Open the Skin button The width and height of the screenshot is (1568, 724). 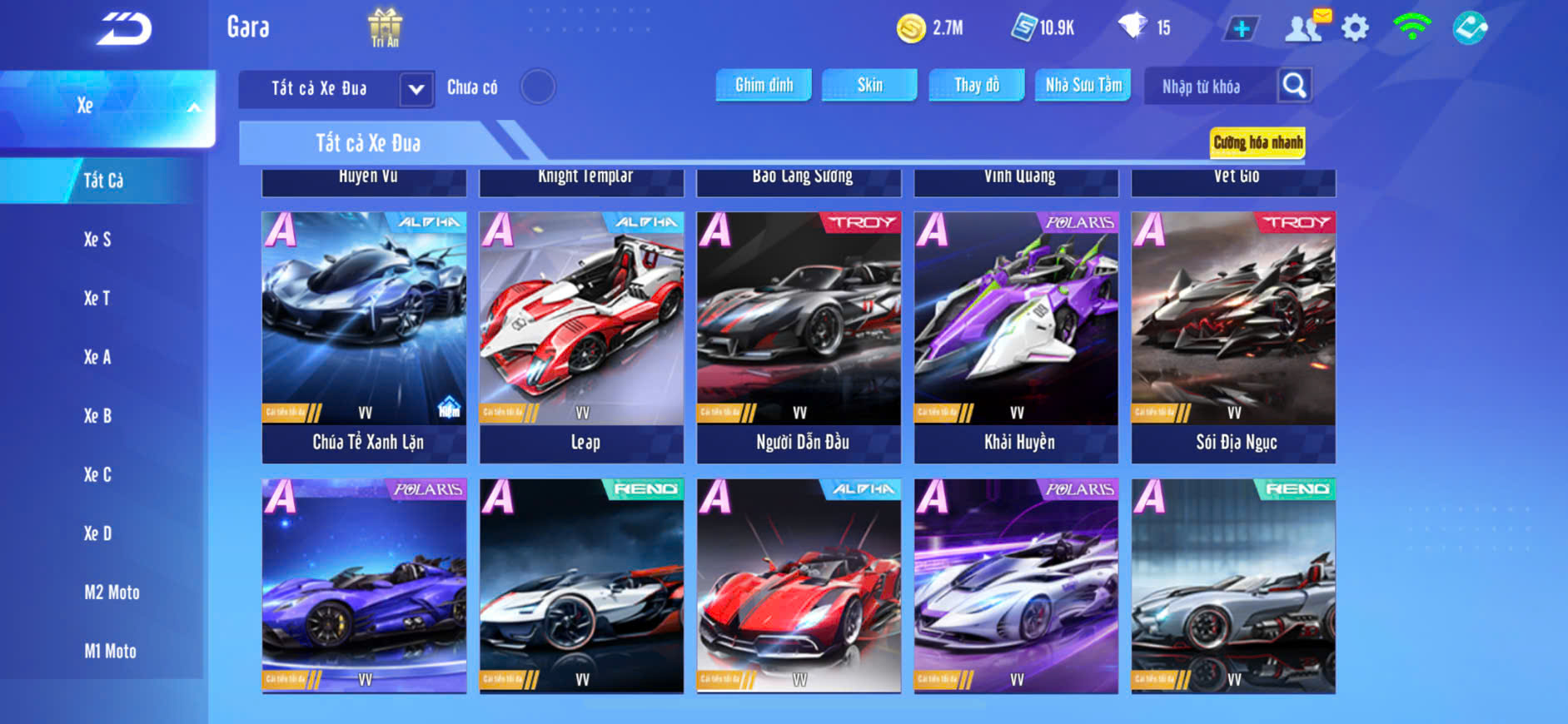pos(869,85)
